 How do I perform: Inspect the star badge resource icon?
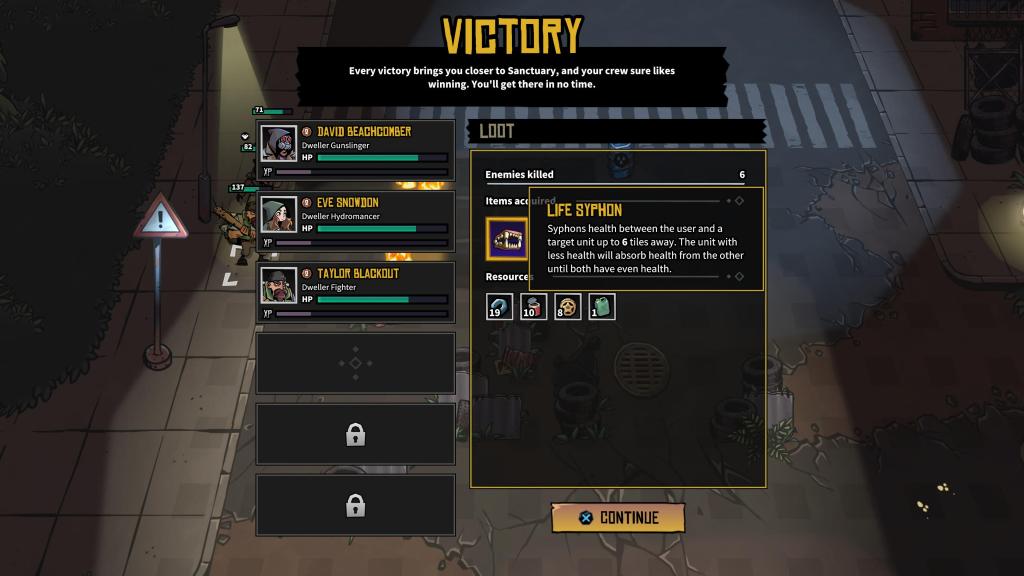pyautogui.click(x=568, y=306)
